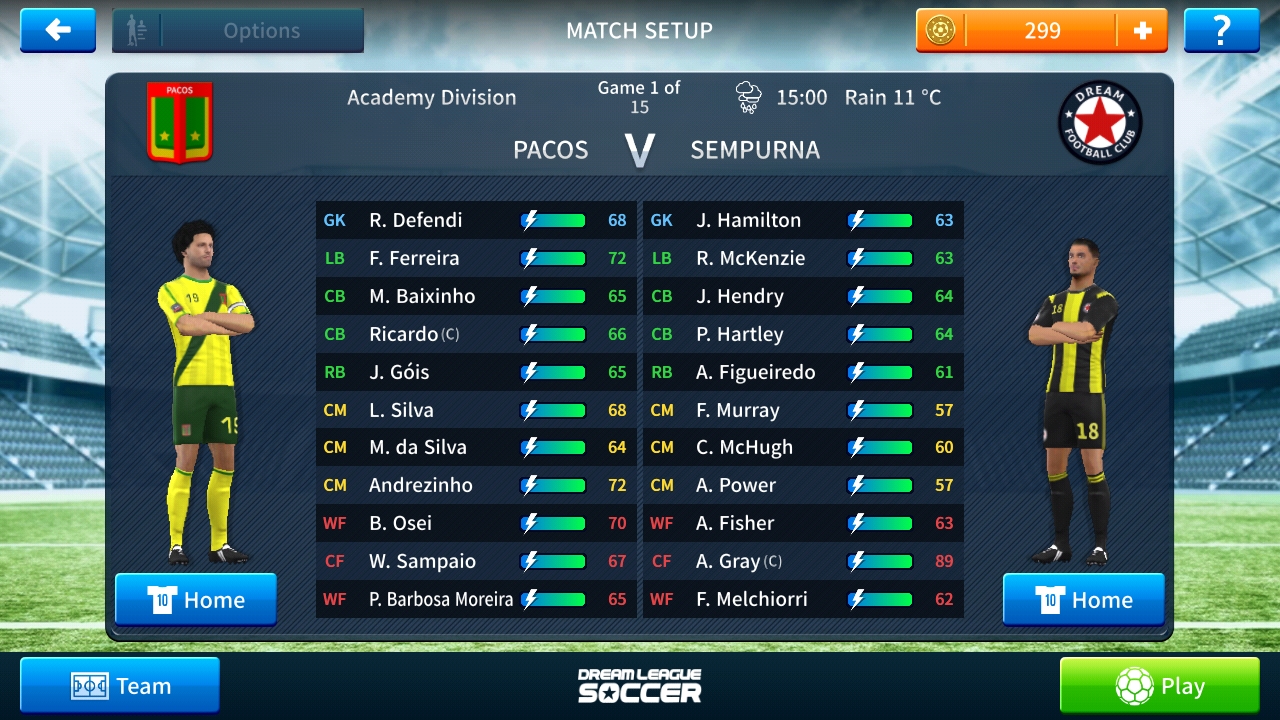Viewport: 1280px width, 720px height.
Task: Click the Dream Football Club badge
Action: [x=1100, y=122]
